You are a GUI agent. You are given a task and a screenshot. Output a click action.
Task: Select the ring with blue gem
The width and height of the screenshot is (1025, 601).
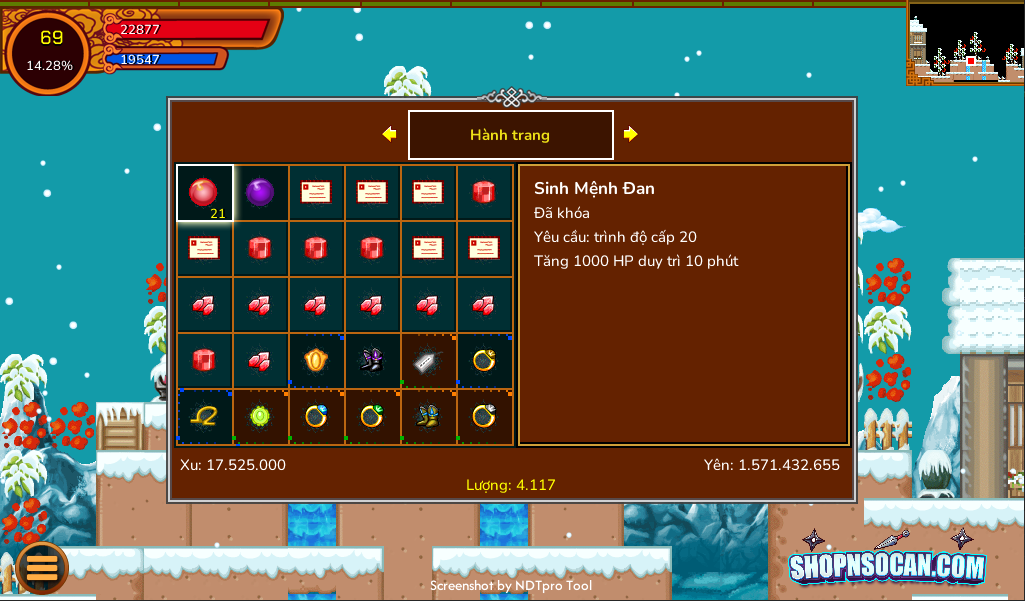pos(316,416)
